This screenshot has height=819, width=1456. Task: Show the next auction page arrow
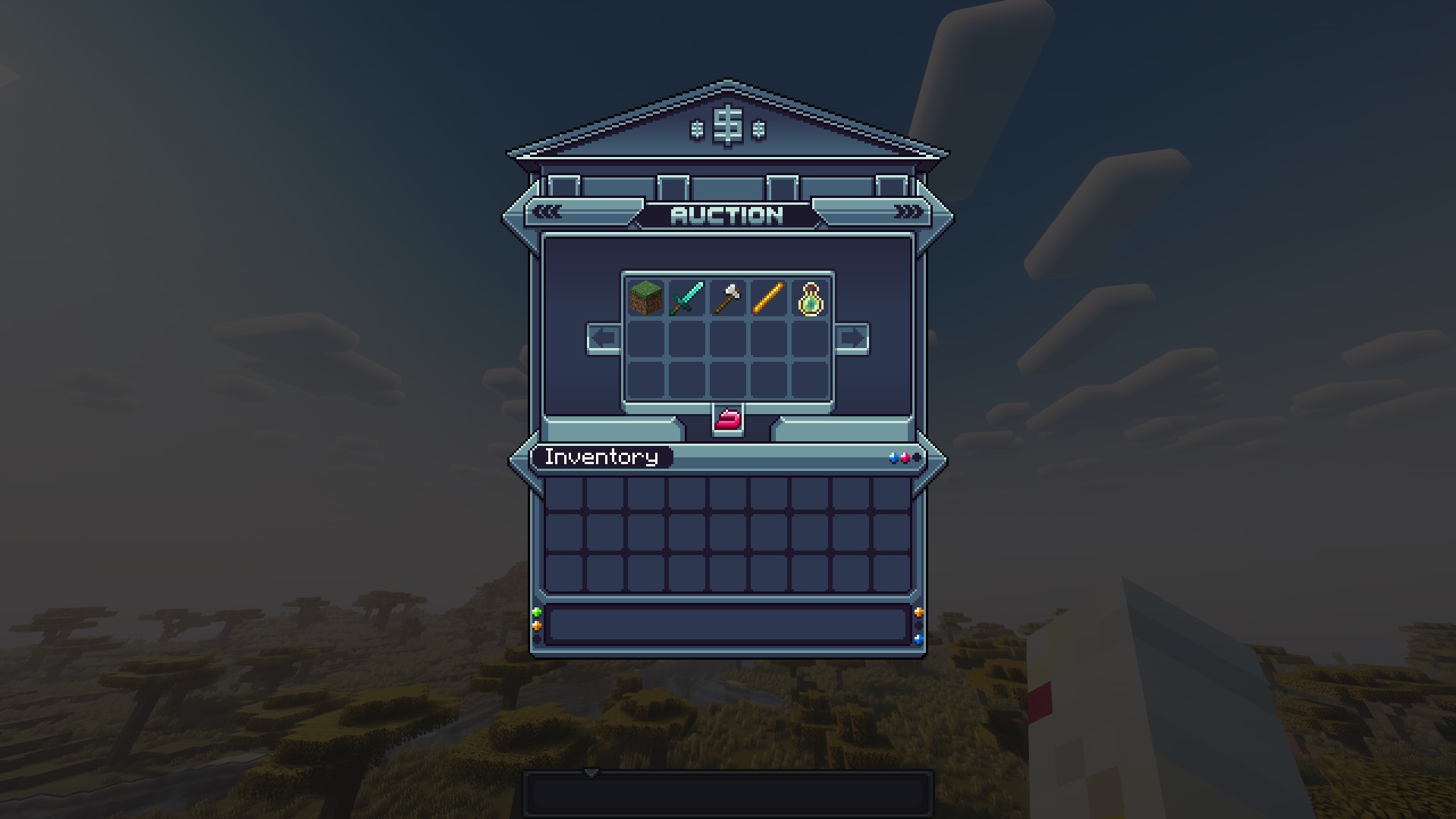click(852, 338)
